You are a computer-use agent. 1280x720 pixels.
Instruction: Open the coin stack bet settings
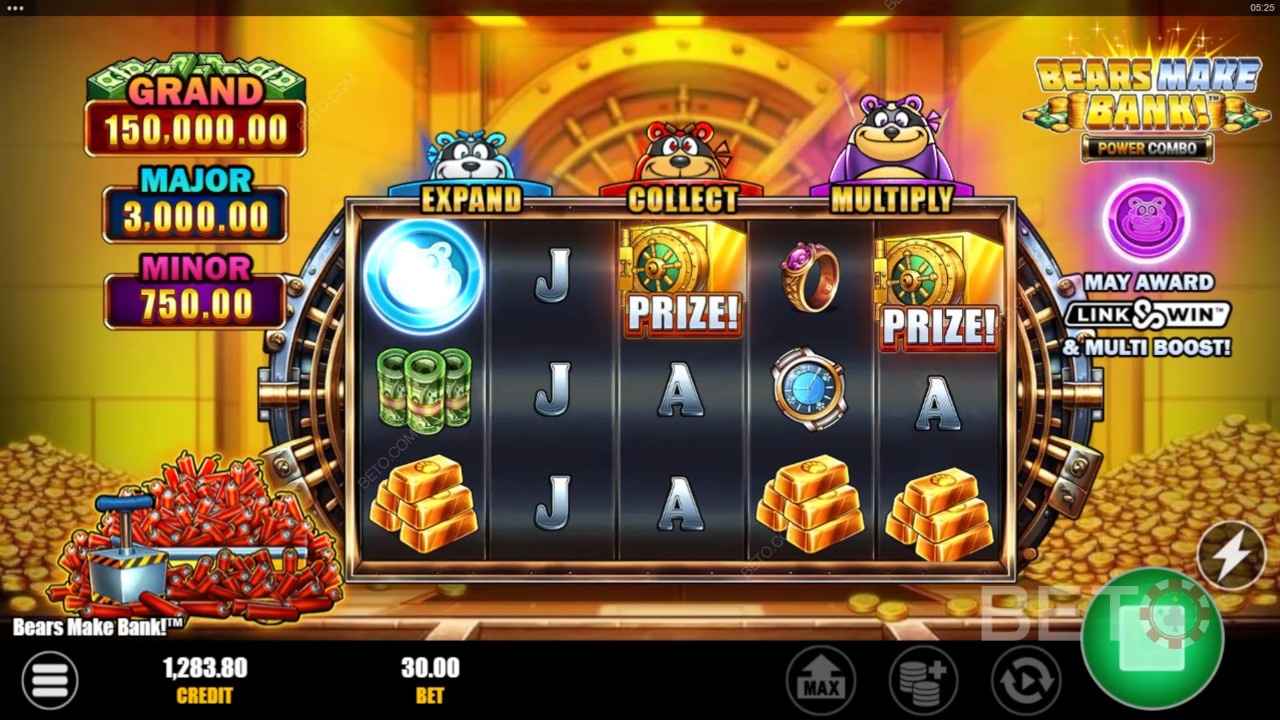coord(923,681)
